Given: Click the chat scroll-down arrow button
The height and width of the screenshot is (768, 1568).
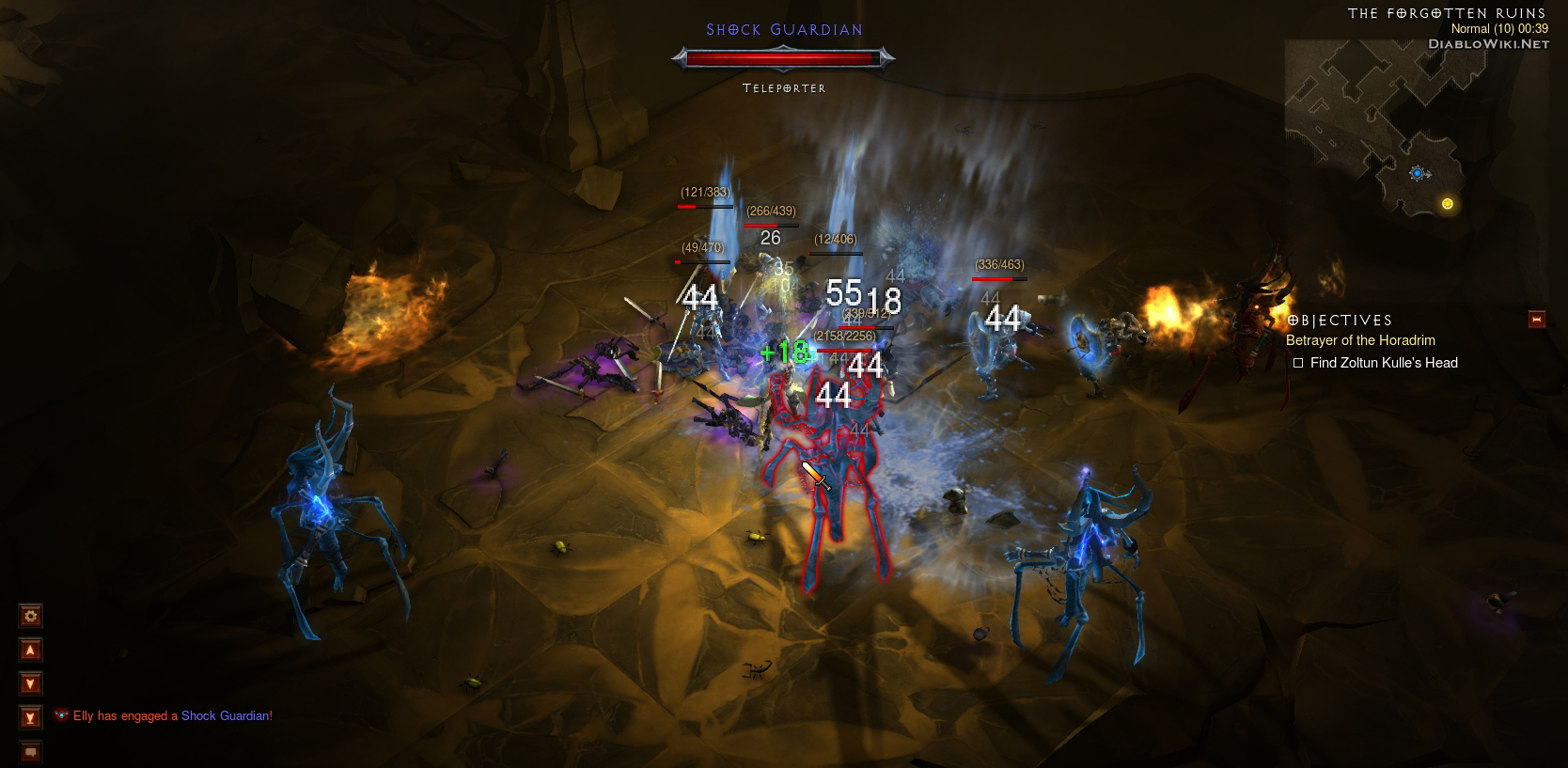Looking at the screenshot, I should point(31,684).
